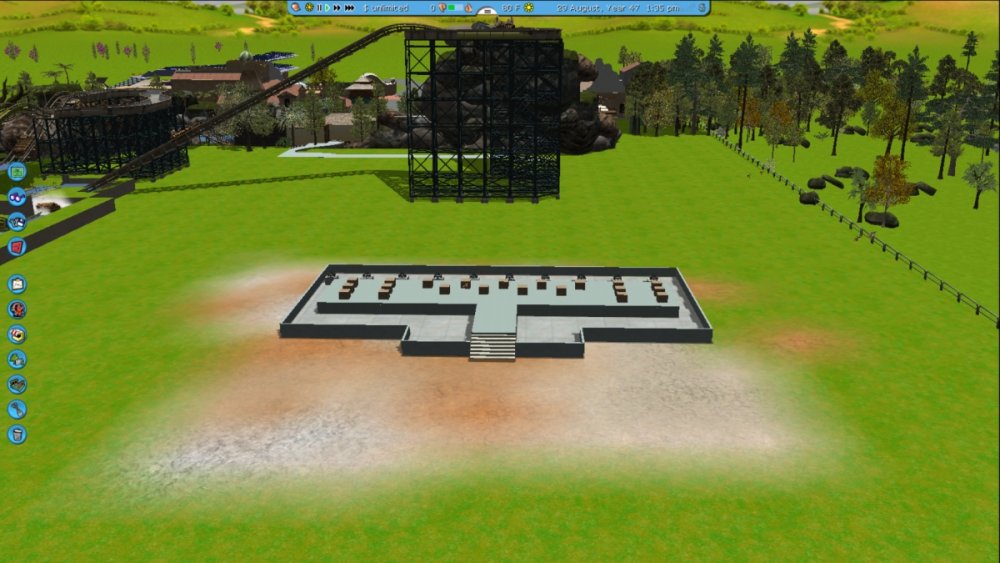Activate the trash bin delete tool
The height and width of the screenshot is (563, 1000).
coord(17,434)
